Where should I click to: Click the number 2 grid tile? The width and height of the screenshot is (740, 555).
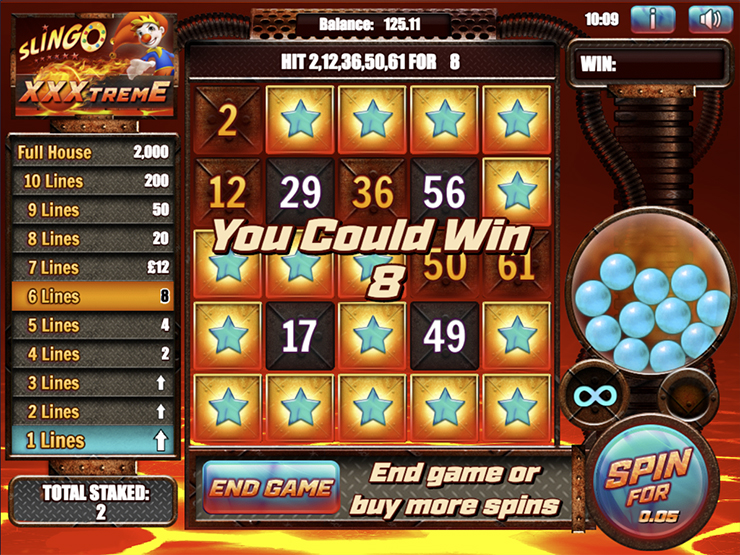(227, 120)
